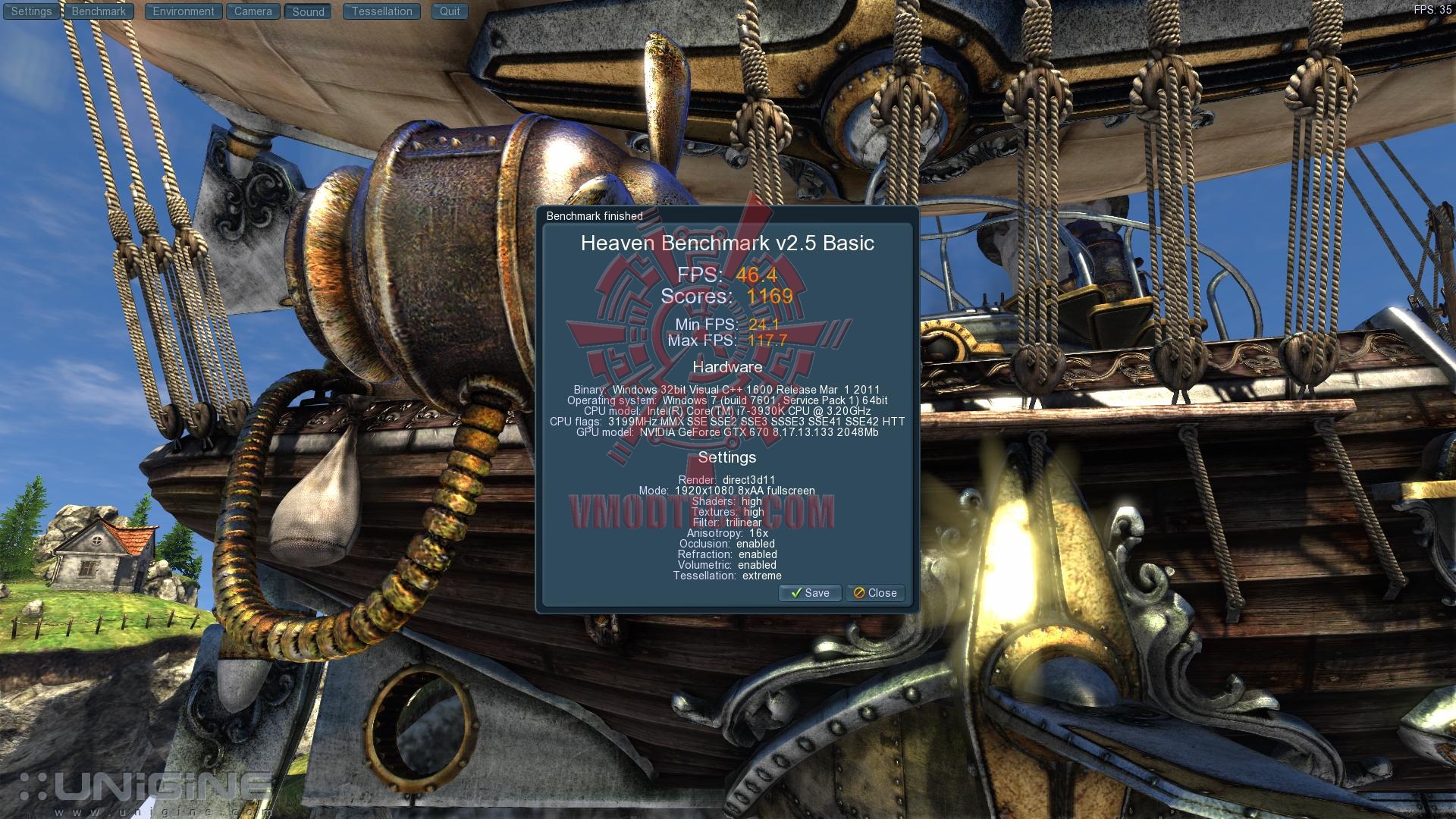This screenshot has width=1456, height=819.
Task: Close the Benchmark finished dialog
Action: coord(875,593)
